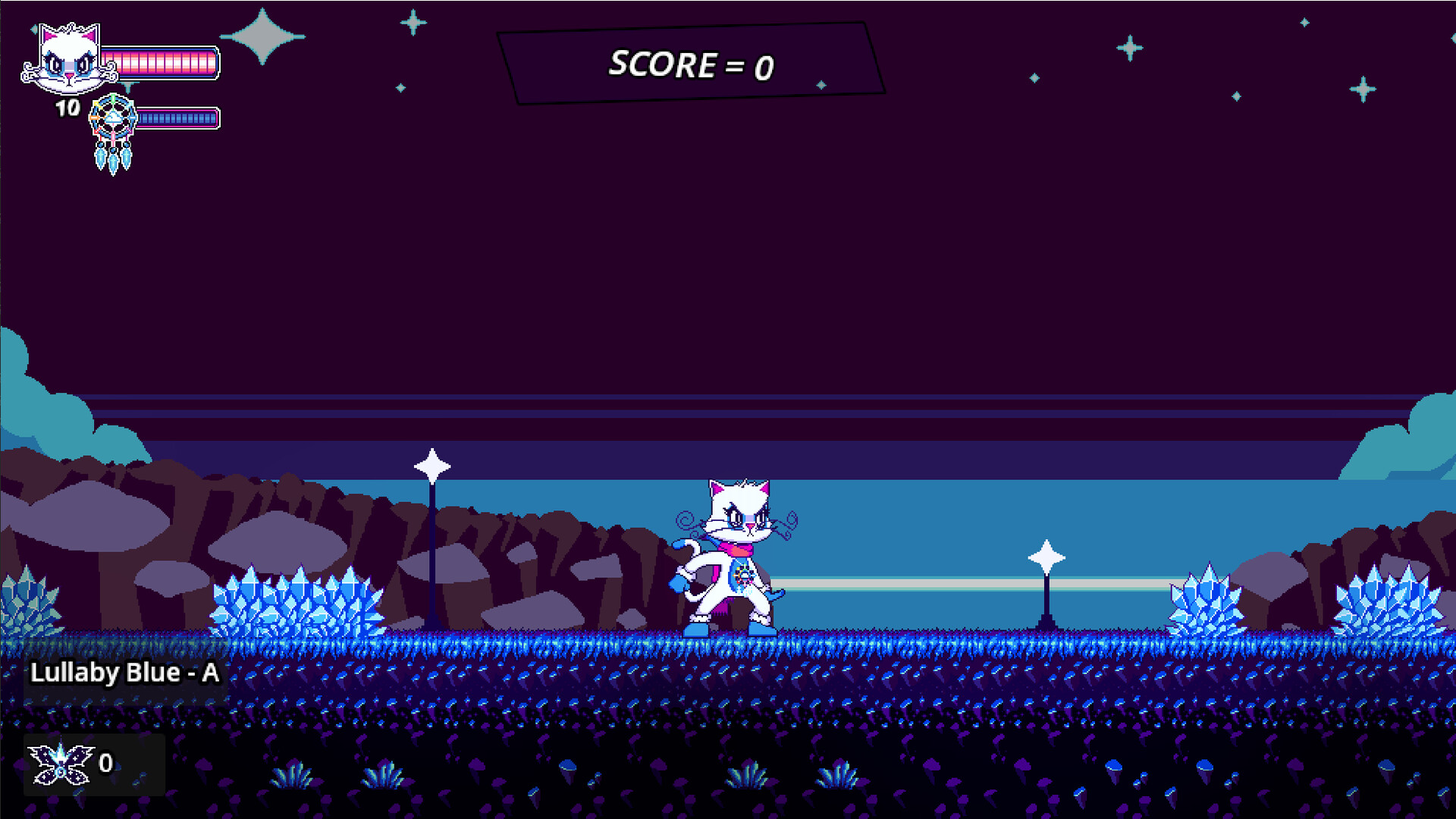Toggle the butterfly counter panel visibility
Viewport: 1456px width, 819px height.
(x=91, y=764)
